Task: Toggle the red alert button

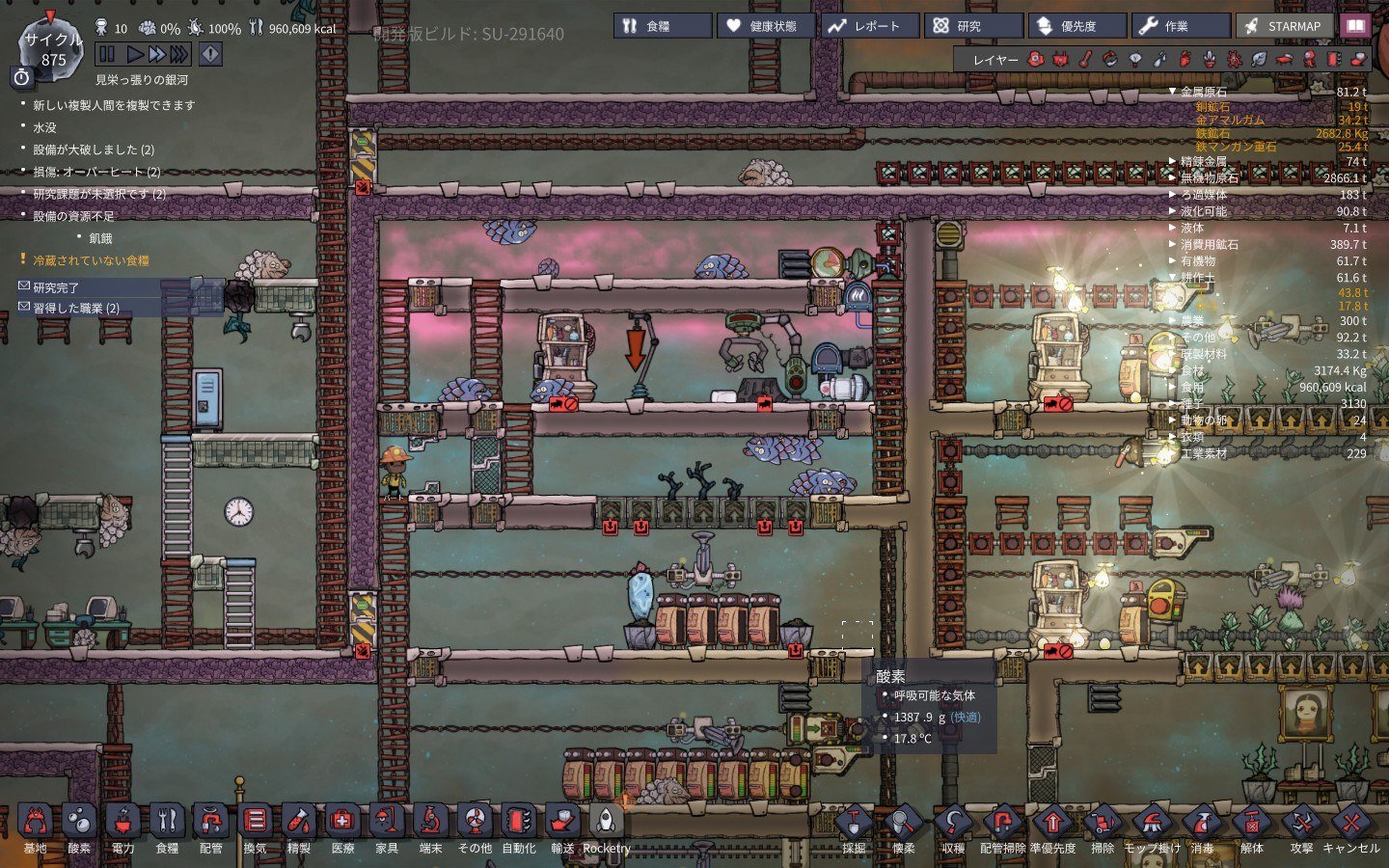Action: pos(210,55)
